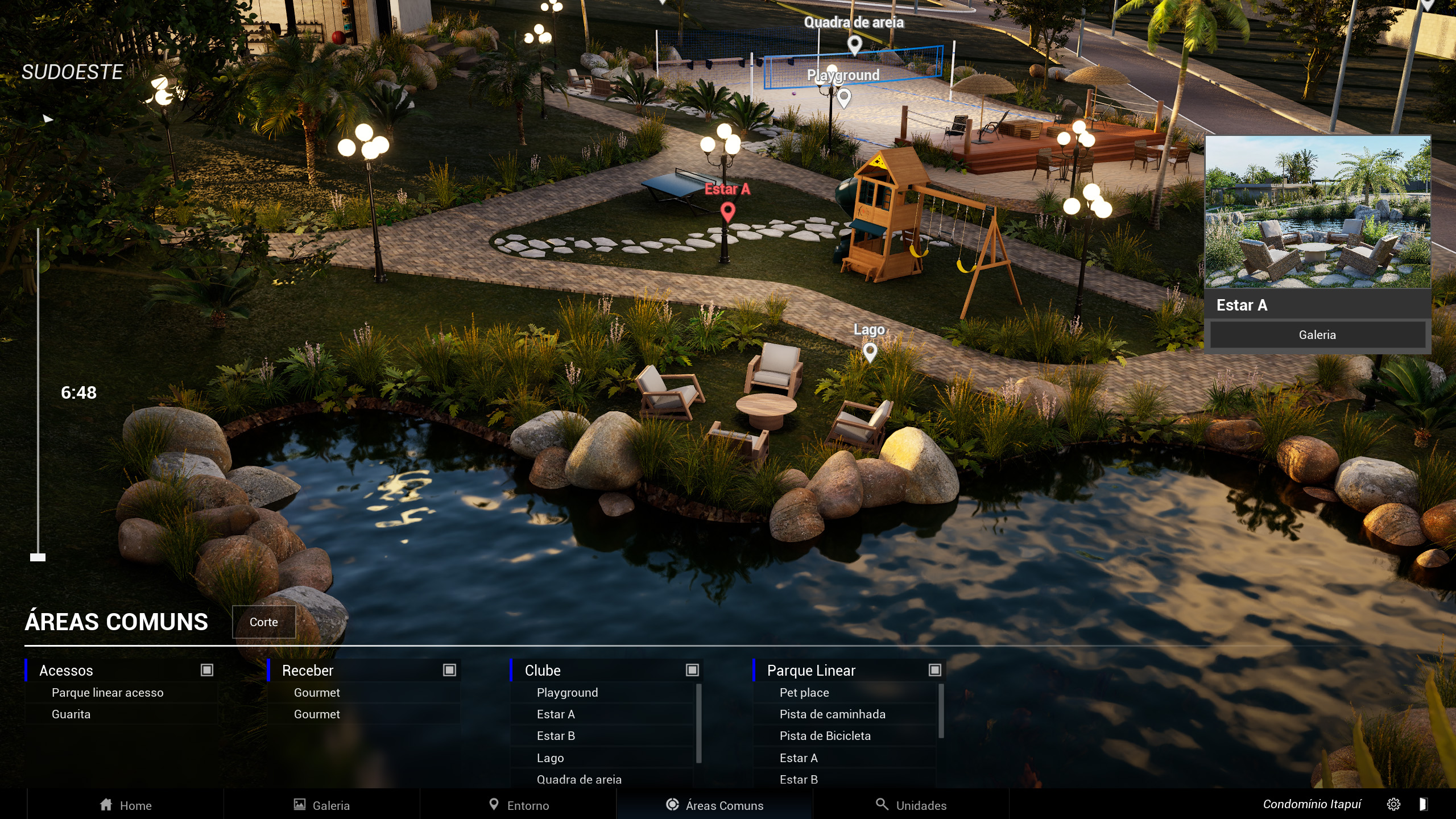Screen dimensions: 1456x819
Task: Click the Estar A preview thumbnail
Action: (1317, 212)
